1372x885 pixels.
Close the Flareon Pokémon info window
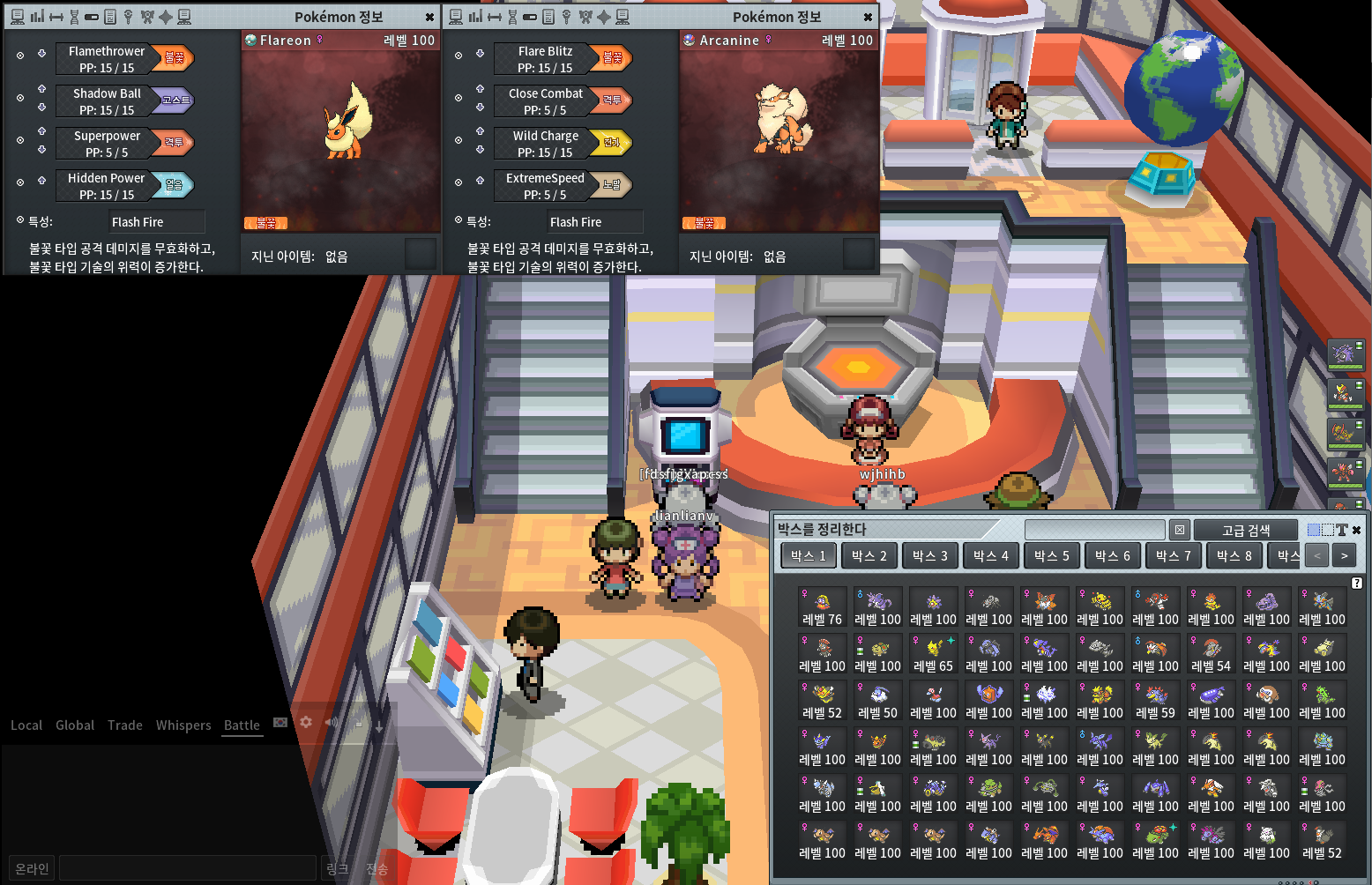pyautogui.click(x=429, y=17)
